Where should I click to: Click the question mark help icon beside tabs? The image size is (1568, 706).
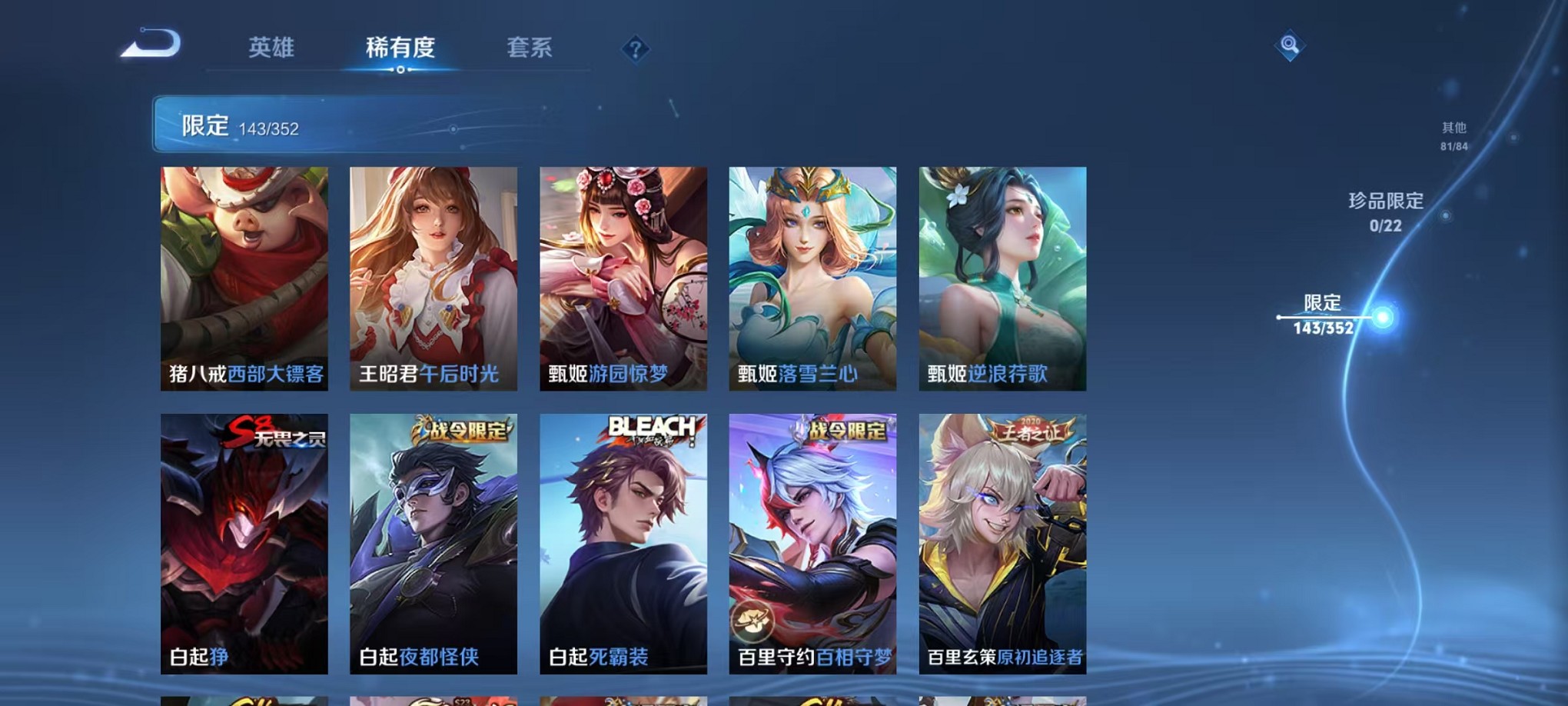[x=634, y=49]
